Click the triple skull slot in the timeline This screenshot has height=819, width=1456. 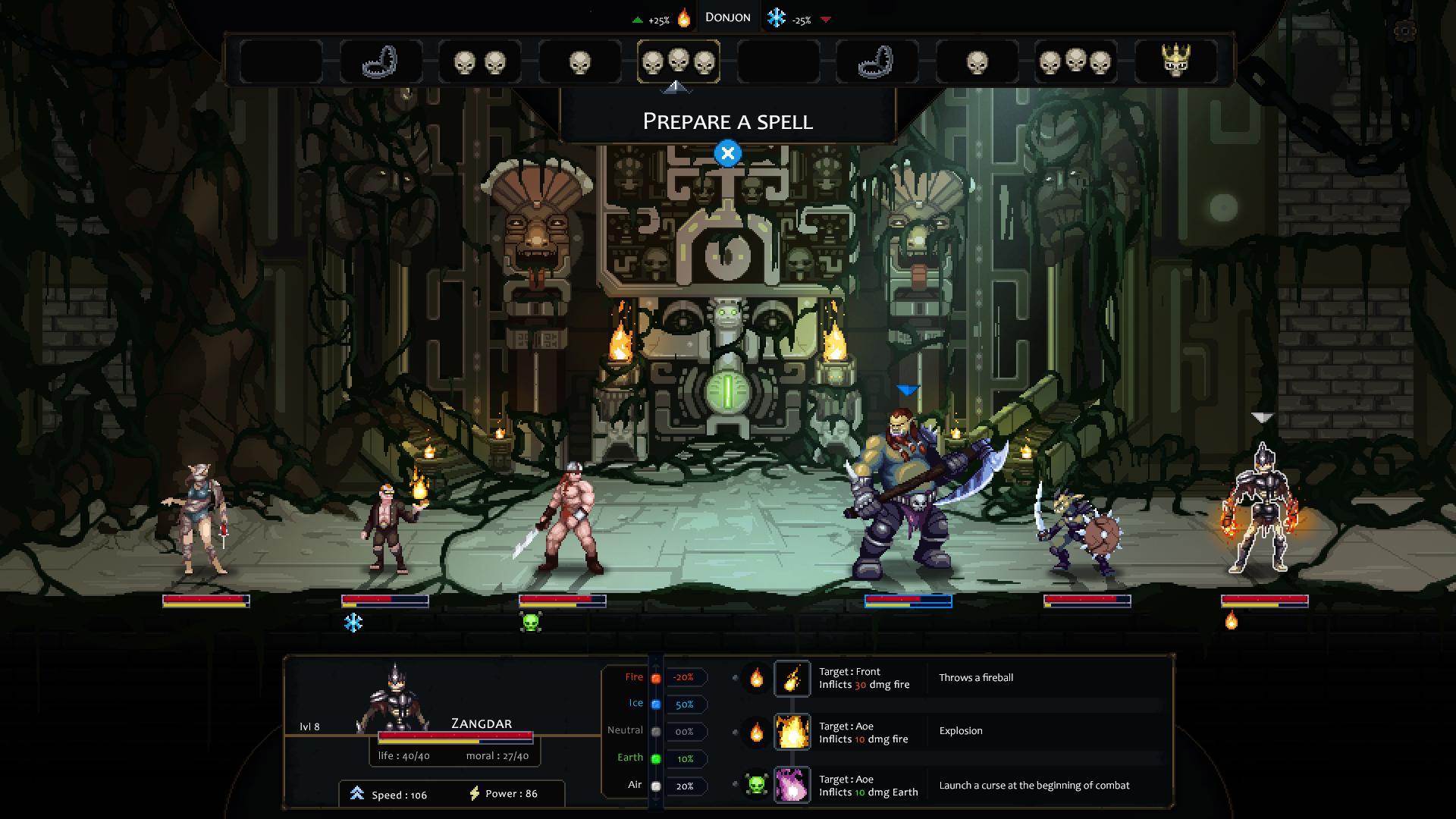tap(679, 62)
